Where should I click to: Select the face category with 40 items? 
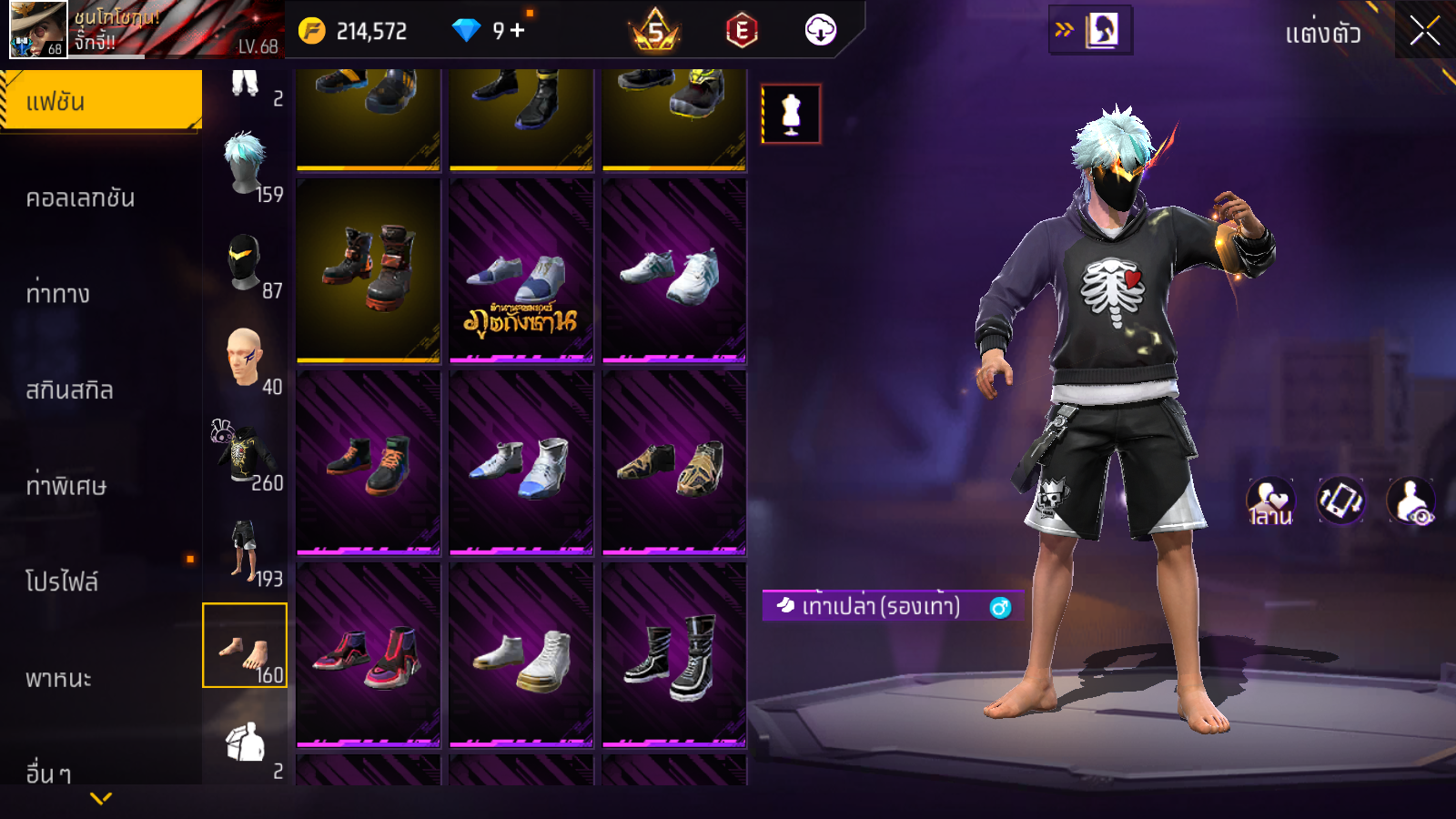[245, 359]
